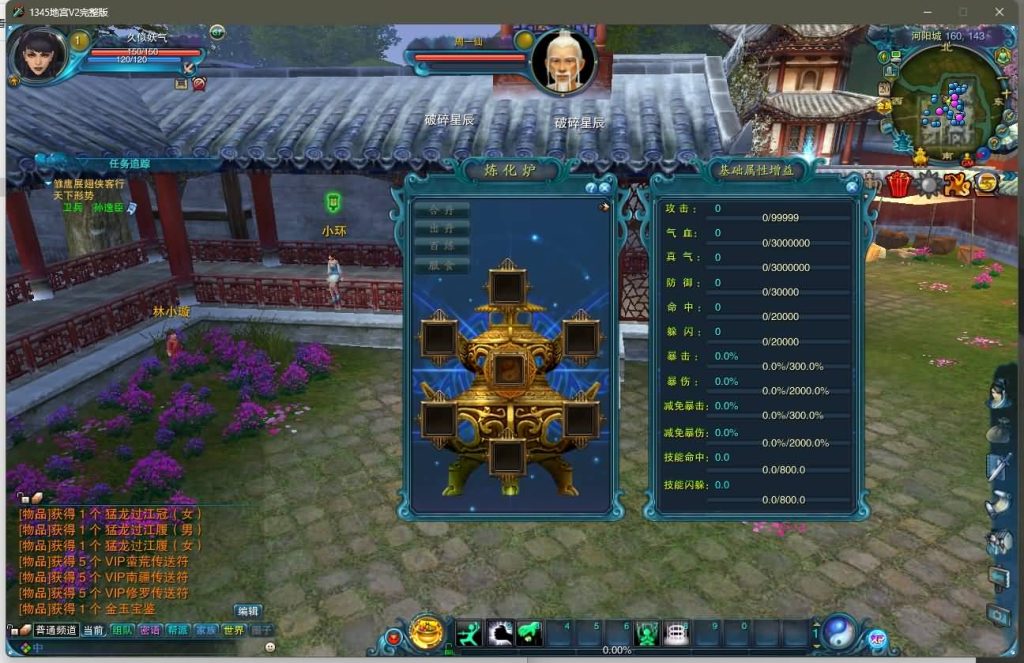Close the 基础属性增益 attribute panel

(x=852, y=186)
